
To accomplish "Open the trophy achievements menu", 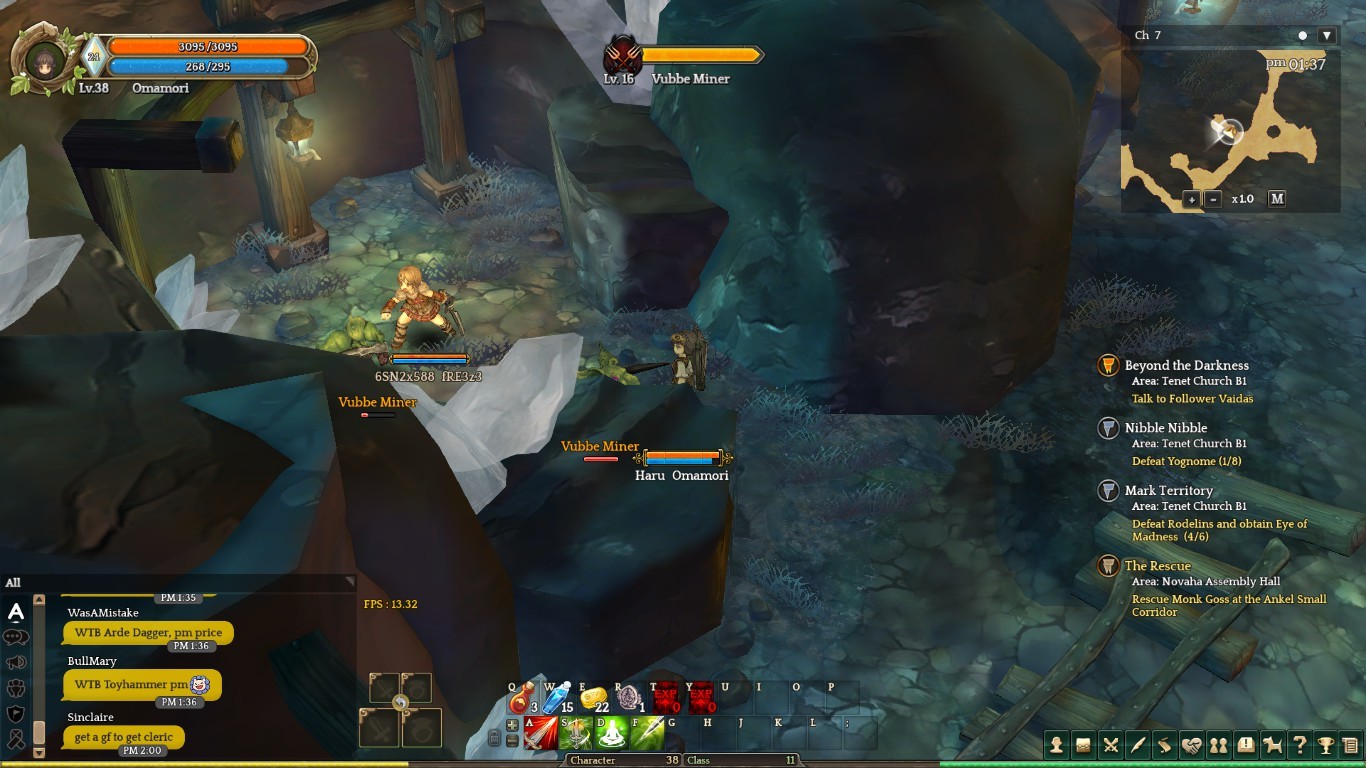I will (1325, 745).
